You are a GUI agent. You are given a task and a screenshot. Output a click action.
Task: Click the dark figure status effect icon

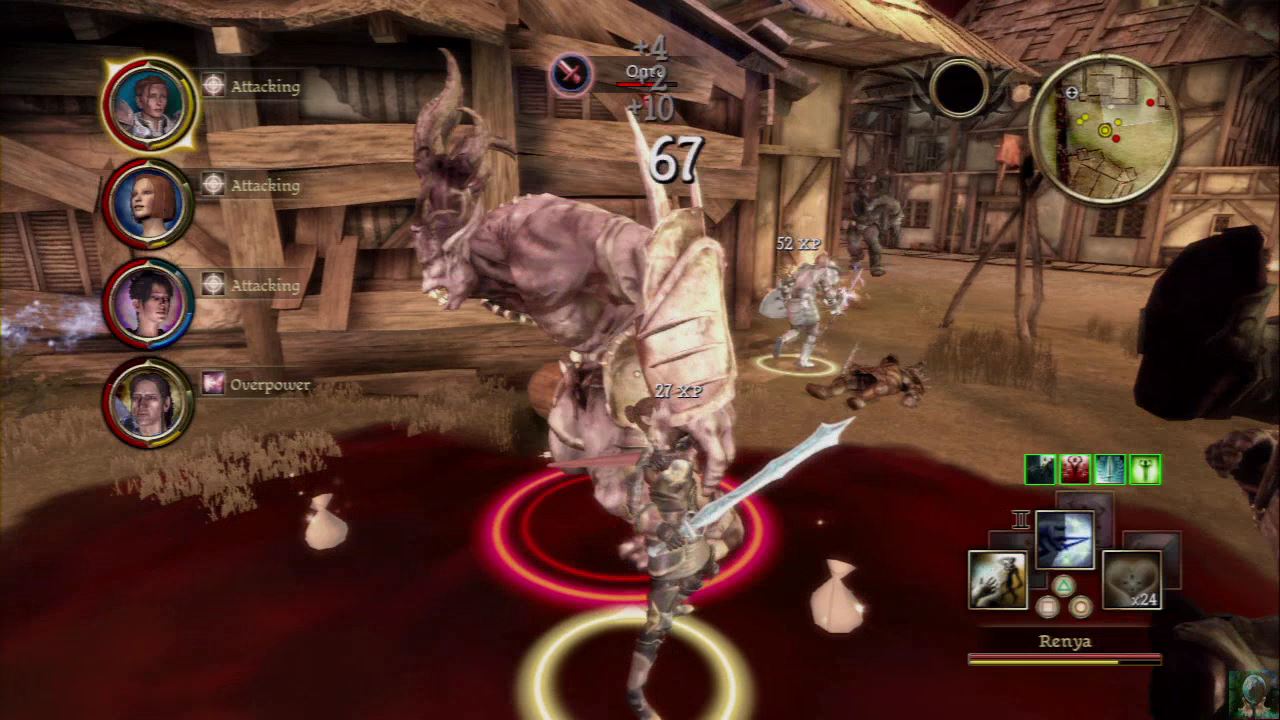click(x=1040, y=469)
